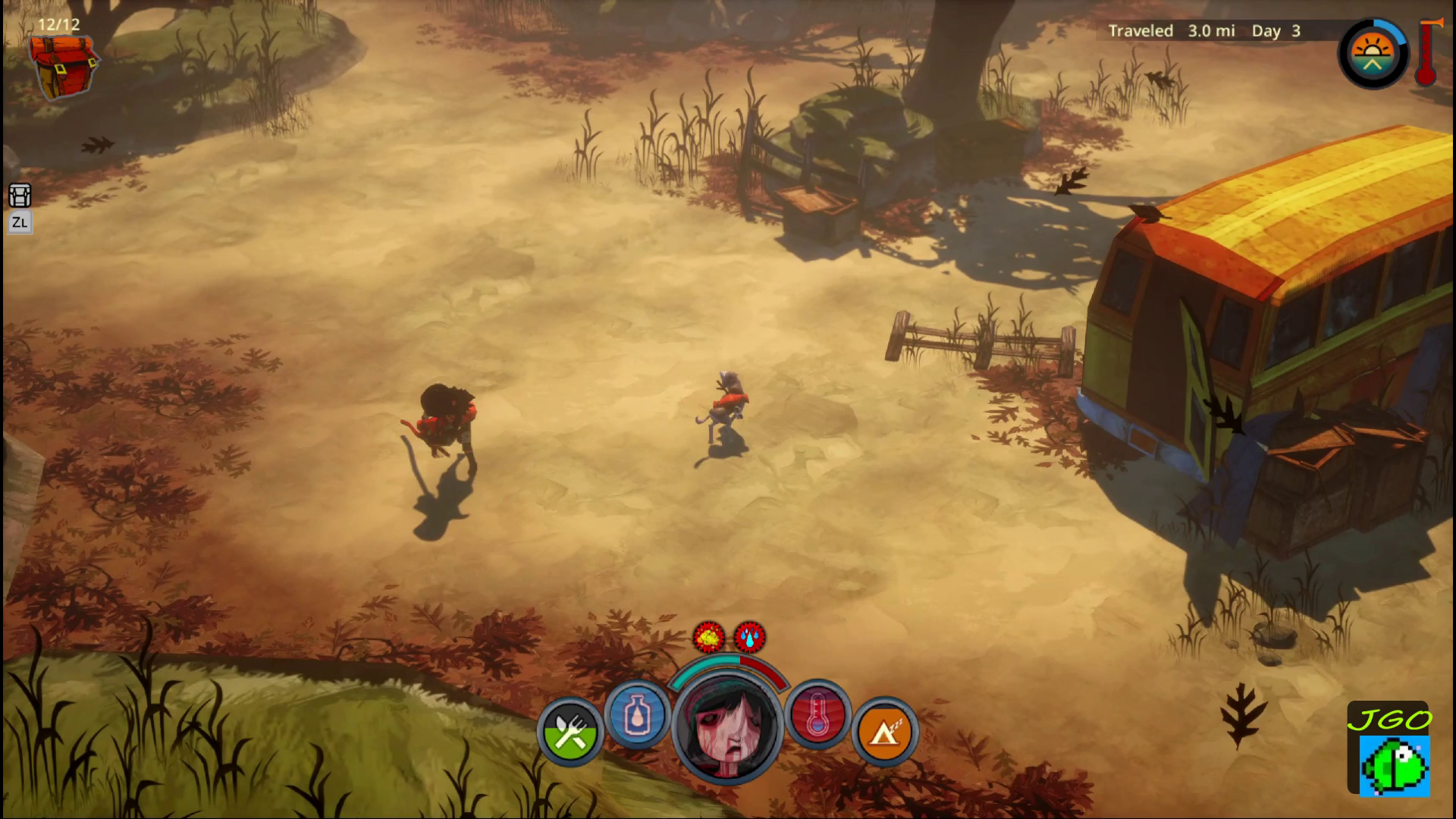Click the sunrise day-night clock
The width and height of the screenshot is (1456, 819).
1372,55
